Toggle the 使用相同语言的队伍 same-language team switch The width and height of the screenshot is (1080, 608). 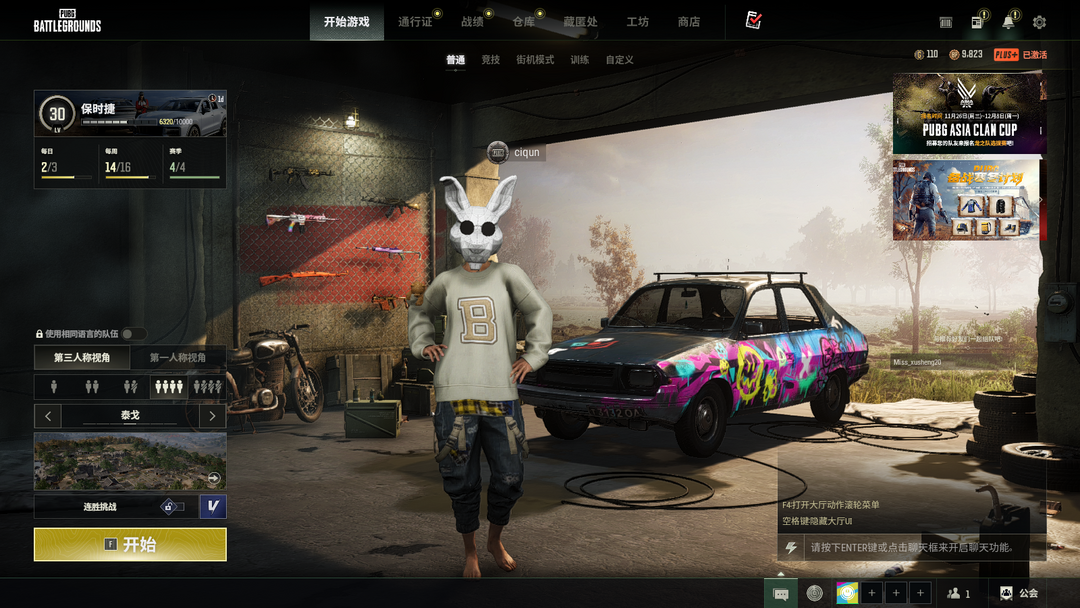(133, 334)
